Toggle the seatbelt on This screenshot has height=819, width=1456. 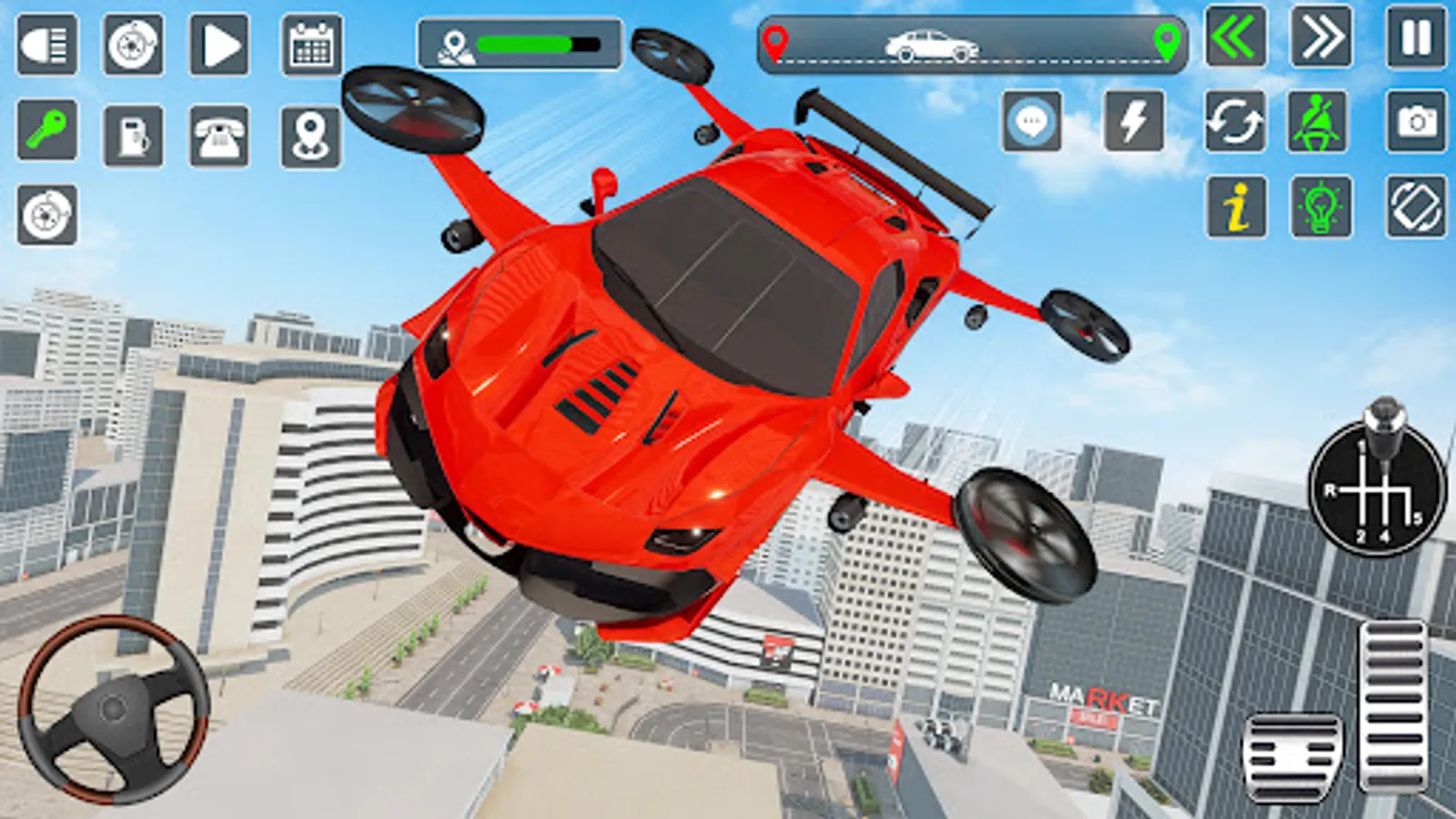click(x=1319, y=121)
